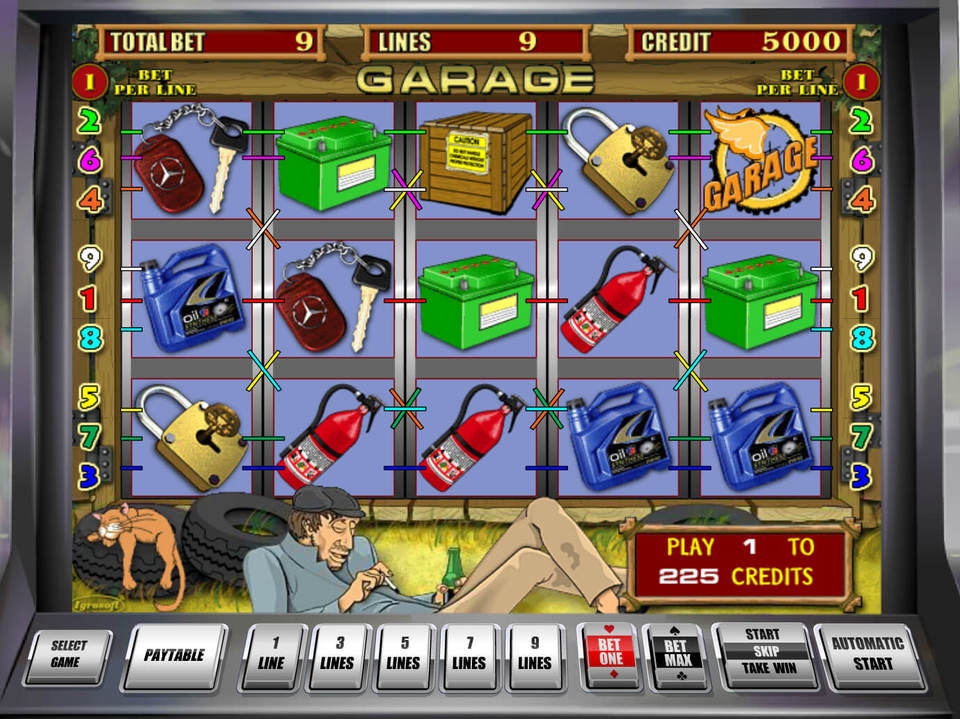Select the 5 Lines button
The height and width of the screenshot is (719, 960).
click(x=404, y=656)
